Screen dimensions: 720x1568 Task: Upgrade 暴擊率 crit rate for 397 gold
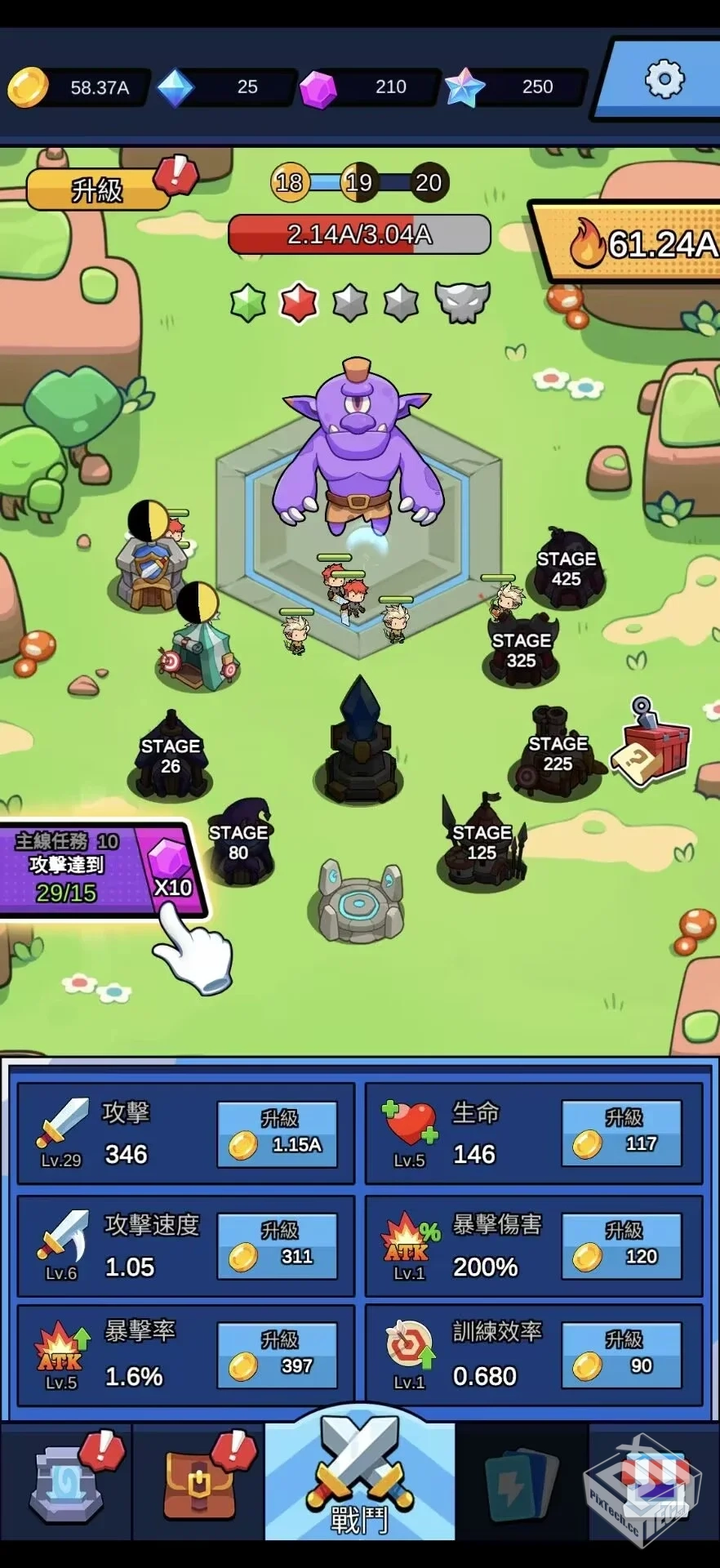click(x=278, y=1355)
